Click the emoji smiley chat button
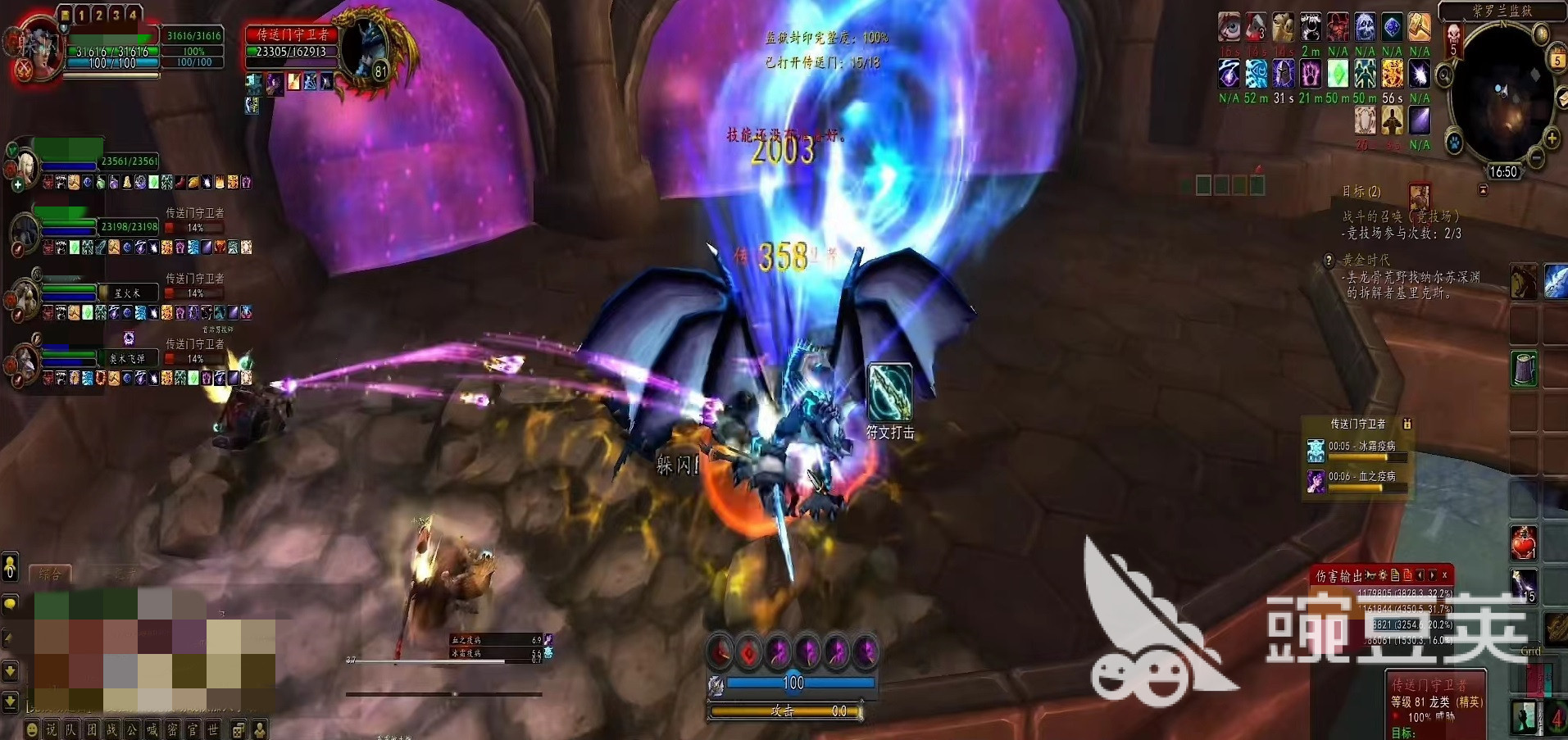Image resolution: width=1568 pixels, height=740 pixels. 31,729
